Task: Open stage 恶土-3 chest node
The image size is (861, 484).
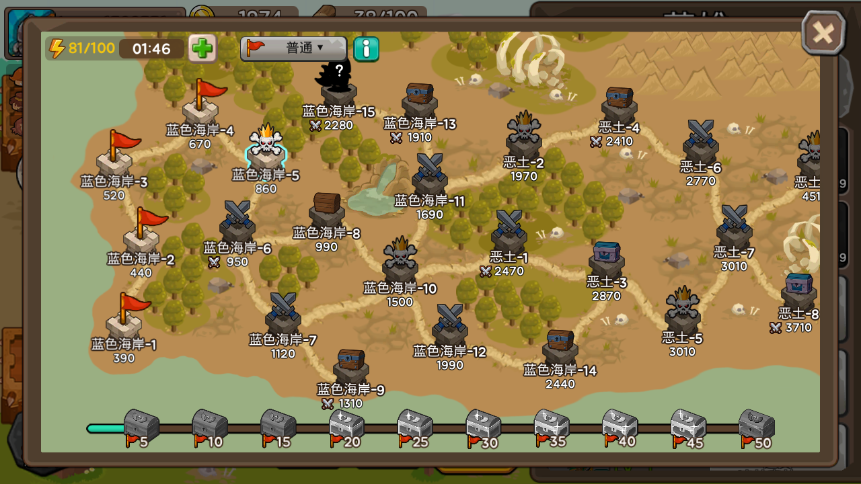Action: 607,261
